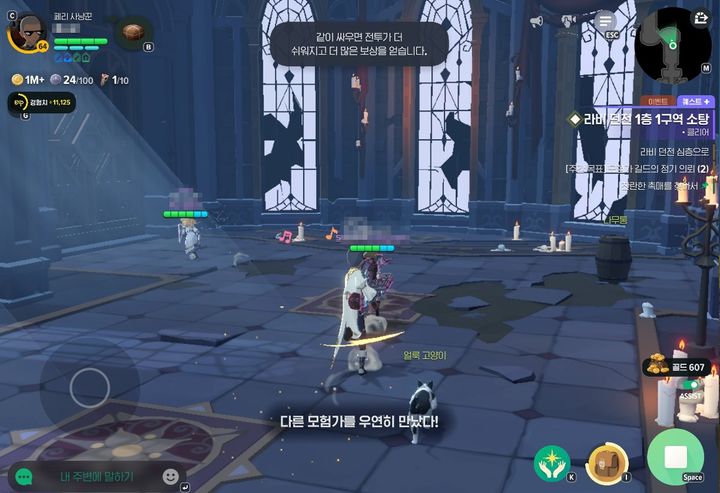Image resolution: width=720 pixels, height=493 pixels.
Task: Activate the camera mode icon
Action: pos(571,20)
